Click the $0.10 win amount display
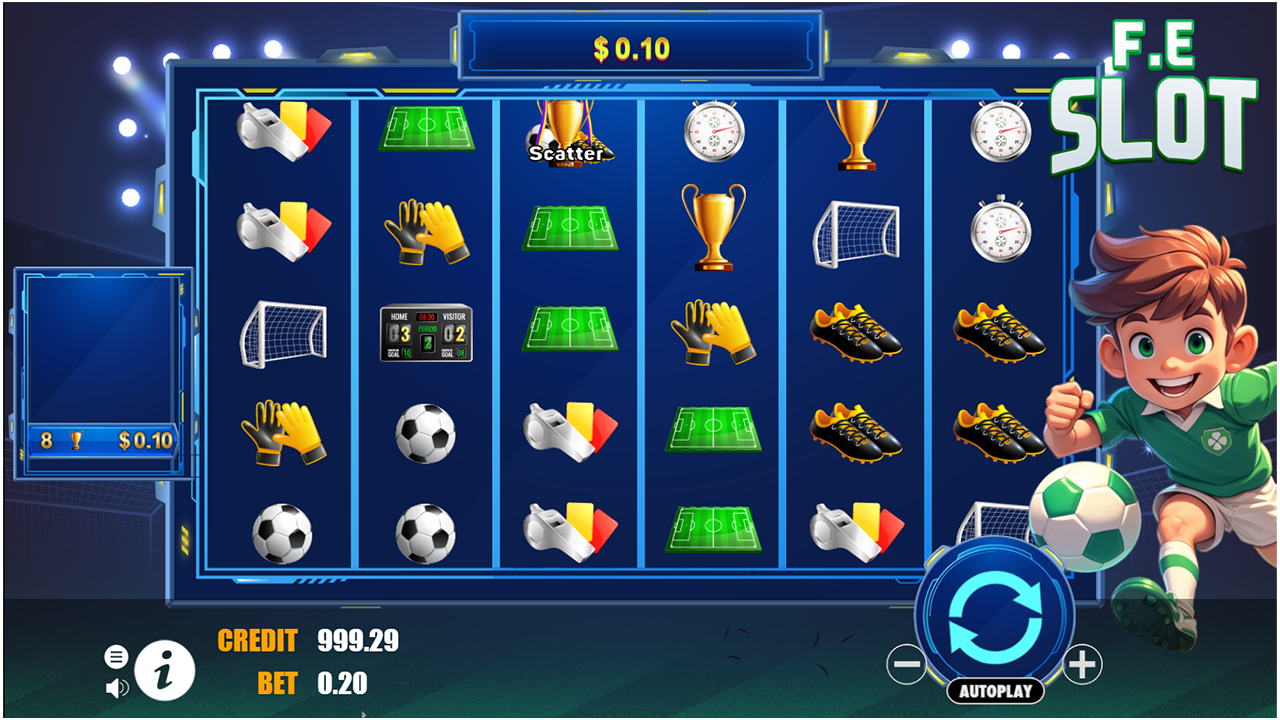The height and width of the screenshot is (720, 1280). point(640,44)
